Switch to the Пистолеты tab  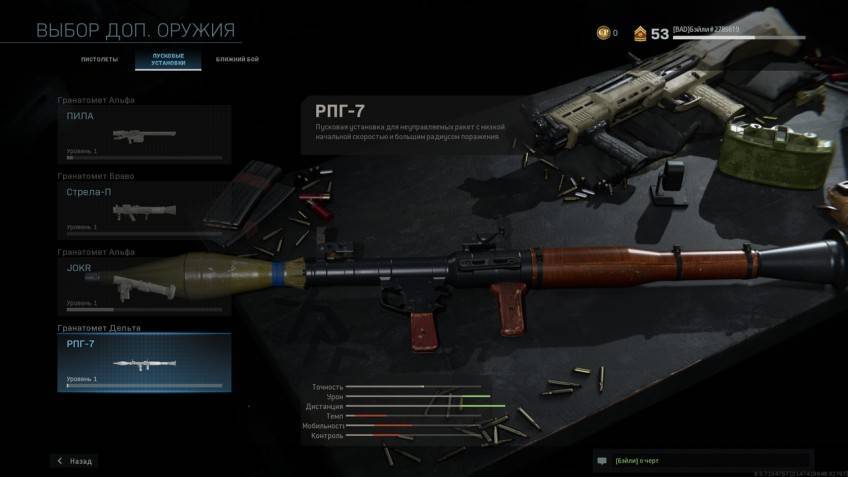[x=101, y=60]
